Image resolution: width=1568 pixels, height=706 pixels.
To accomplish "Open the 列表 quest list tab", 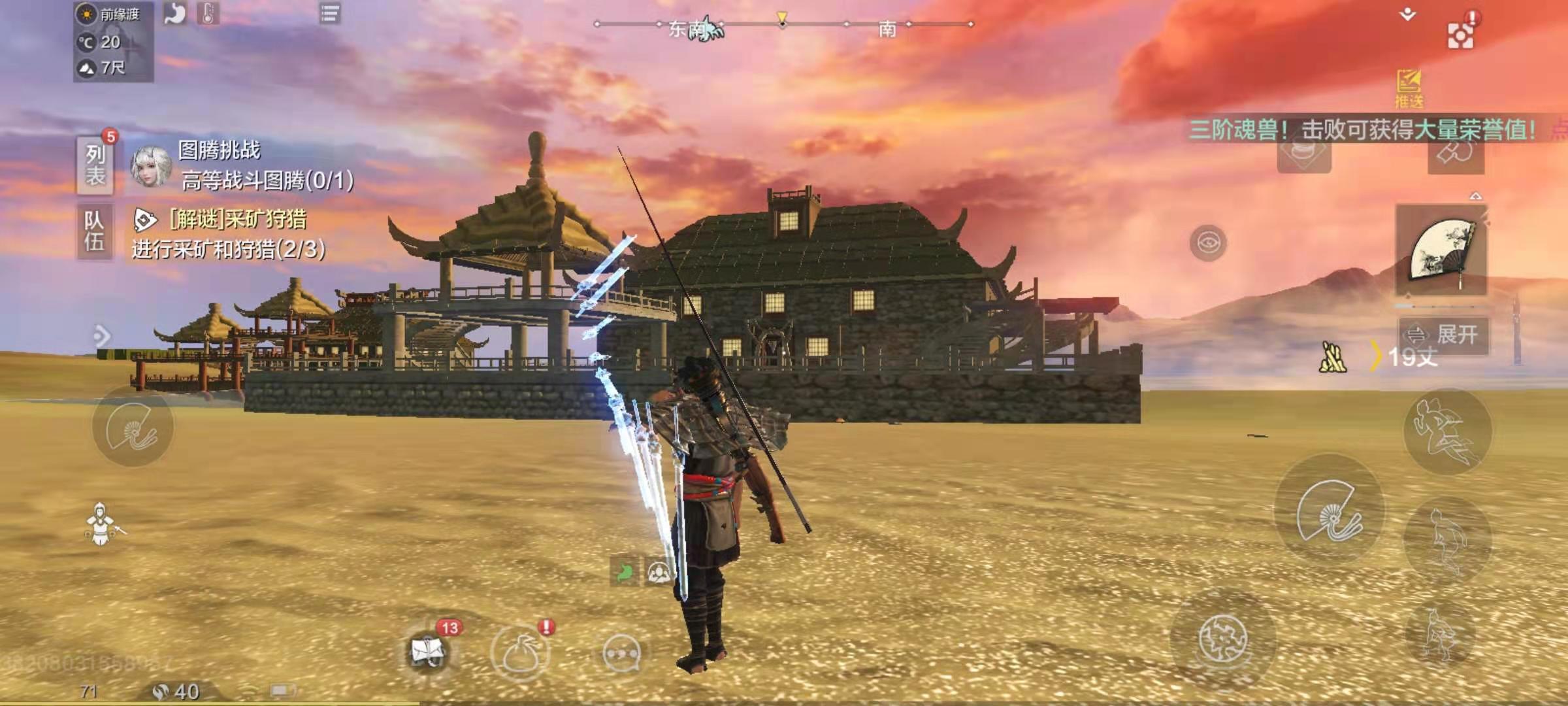I will [x=95, y=165].
